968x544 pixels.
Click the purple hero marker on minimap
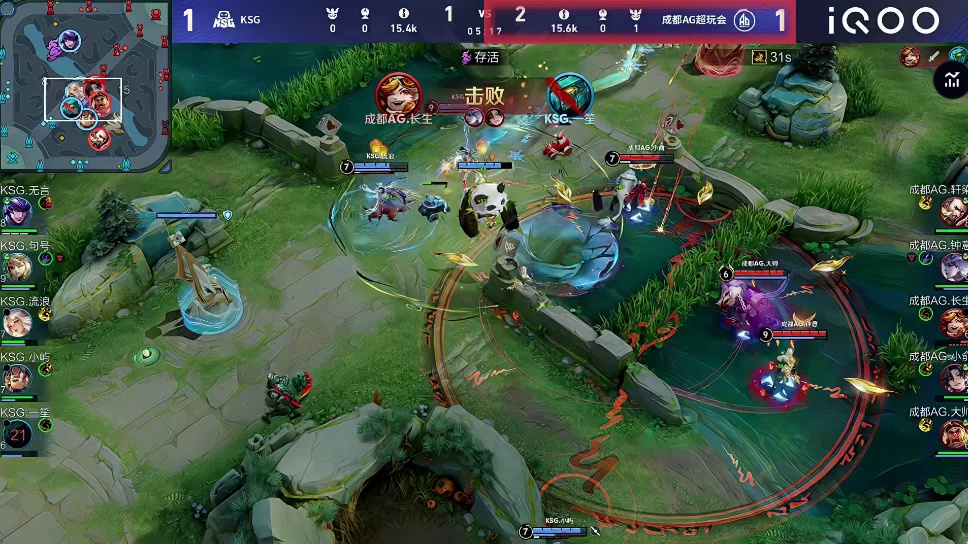[69, 41]
